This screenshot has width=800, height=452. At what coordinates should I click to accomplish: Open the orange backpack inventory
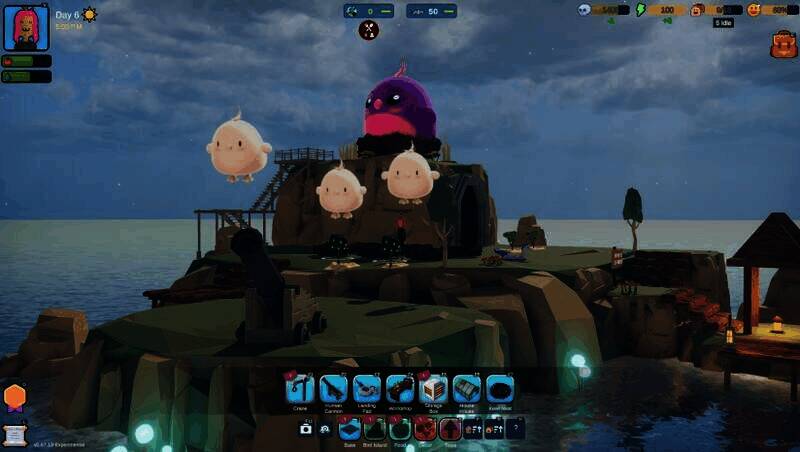pos(783,44)
